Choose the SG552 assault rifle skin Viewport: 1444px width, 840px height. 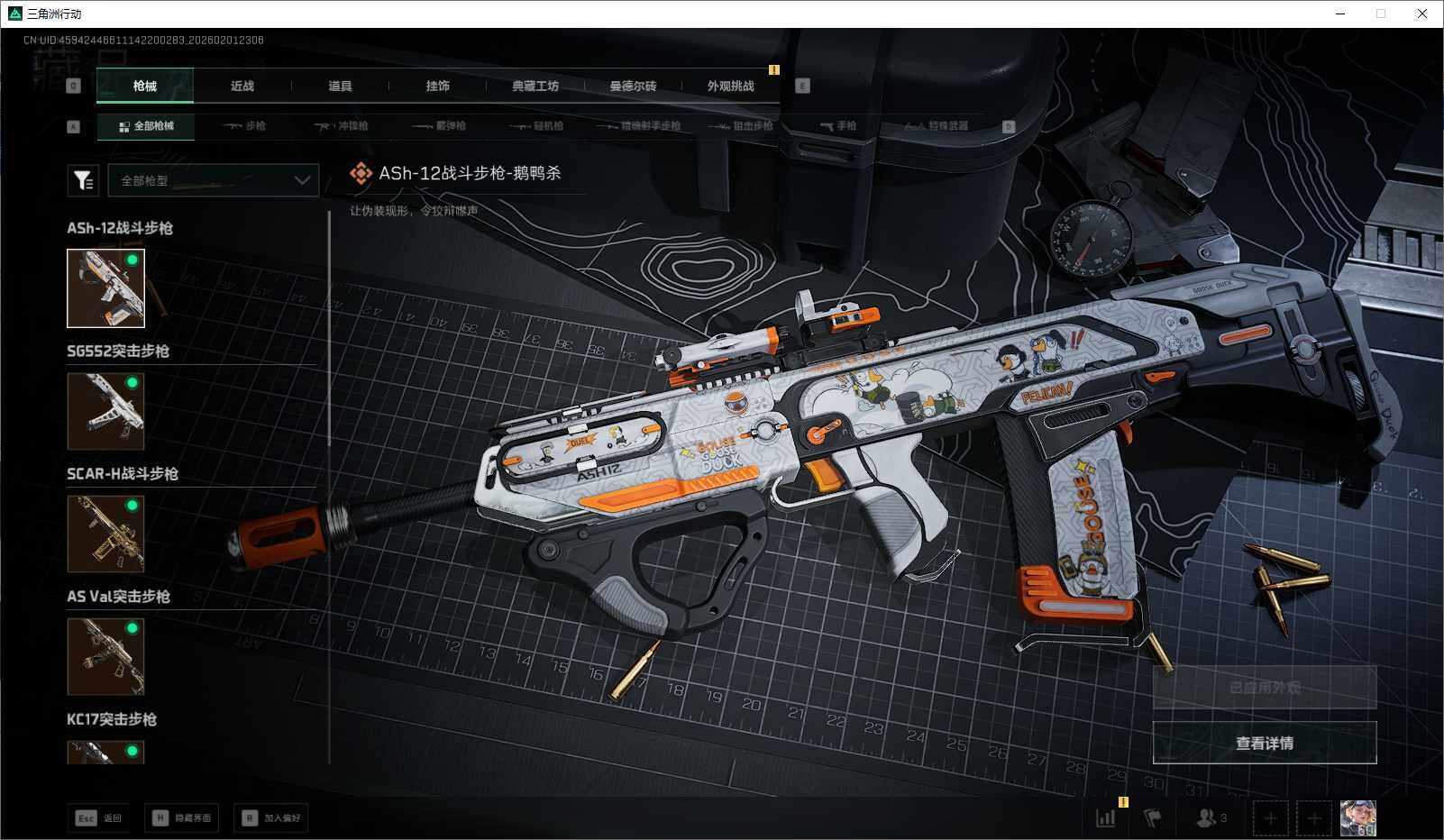(x=105, y=411)
